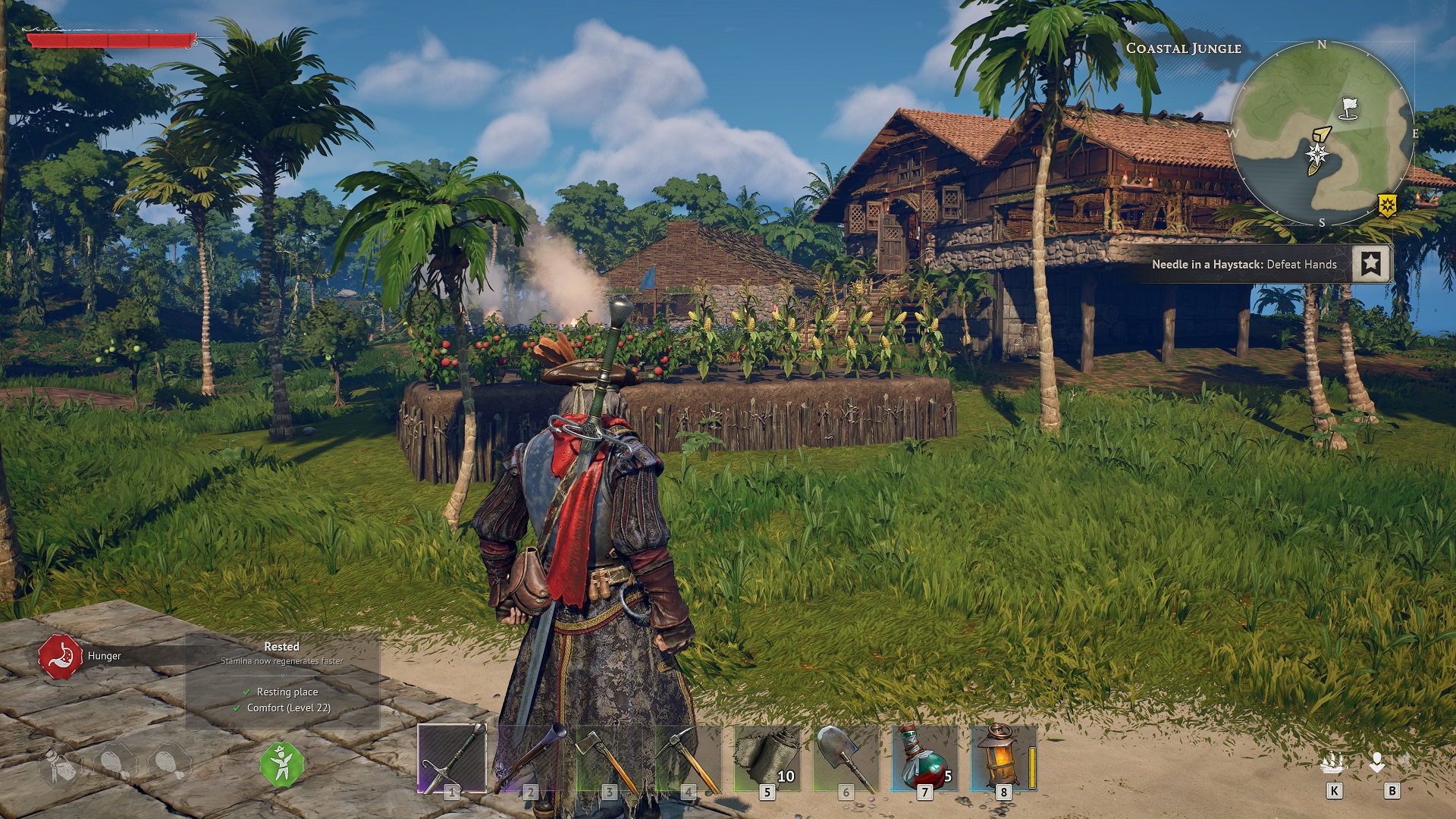Select the faded potion-and-bread food slot icon

click(x=59, y=766)
